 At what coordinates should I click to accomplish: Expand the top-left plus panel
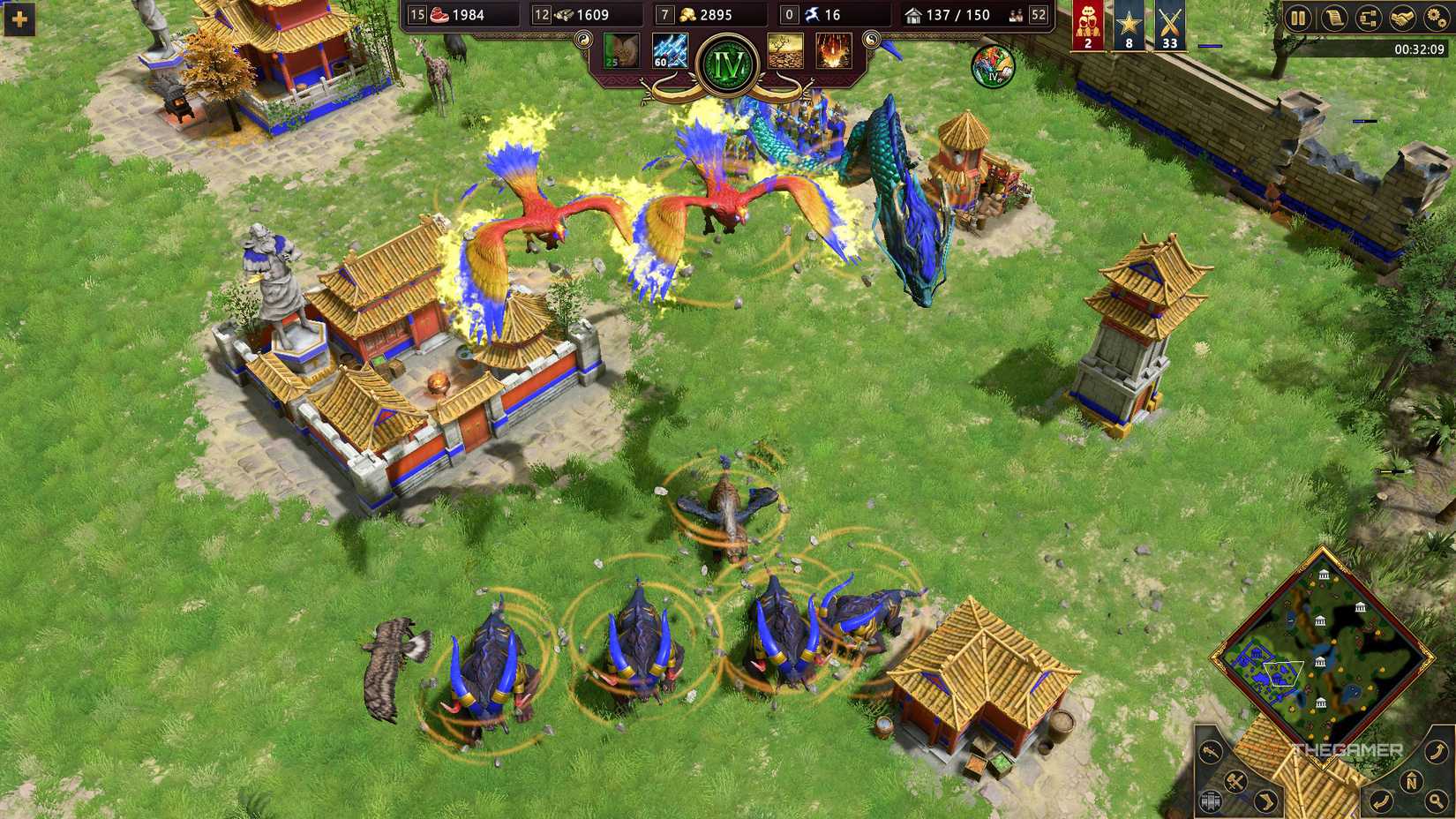[x=18, y=19]
